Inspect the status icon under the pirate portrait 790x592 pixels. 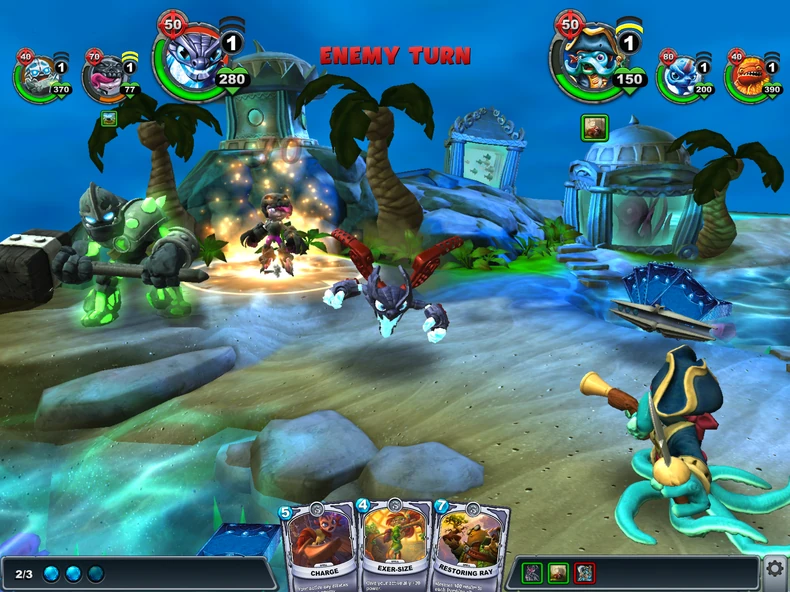coord(595,127)
